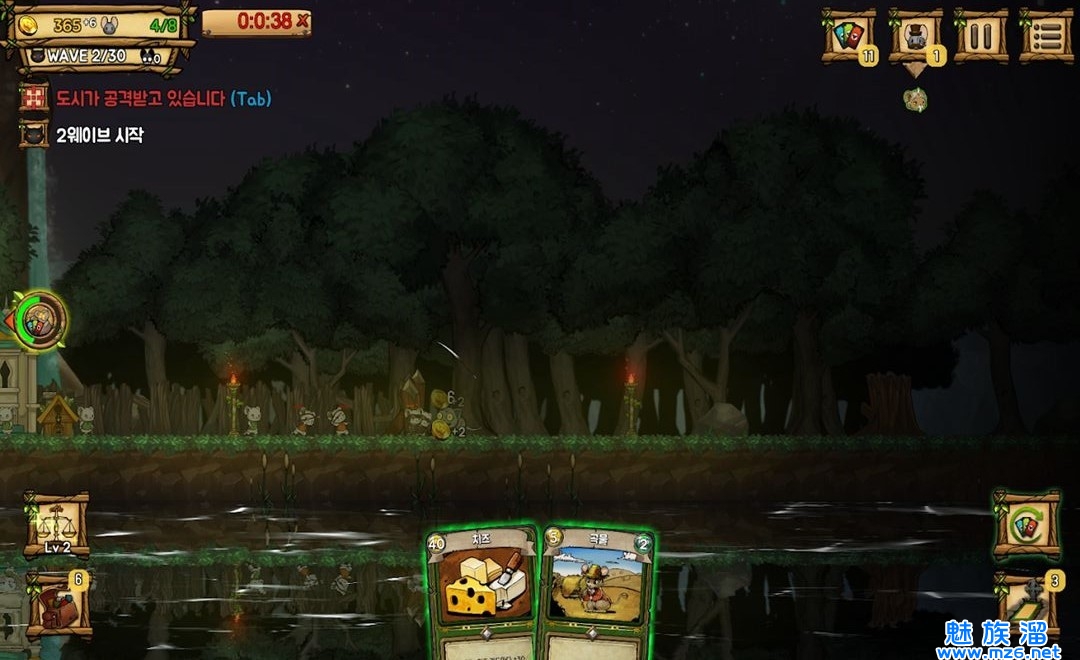
Task: Click the city under attack notification
Action: point(145,99)
